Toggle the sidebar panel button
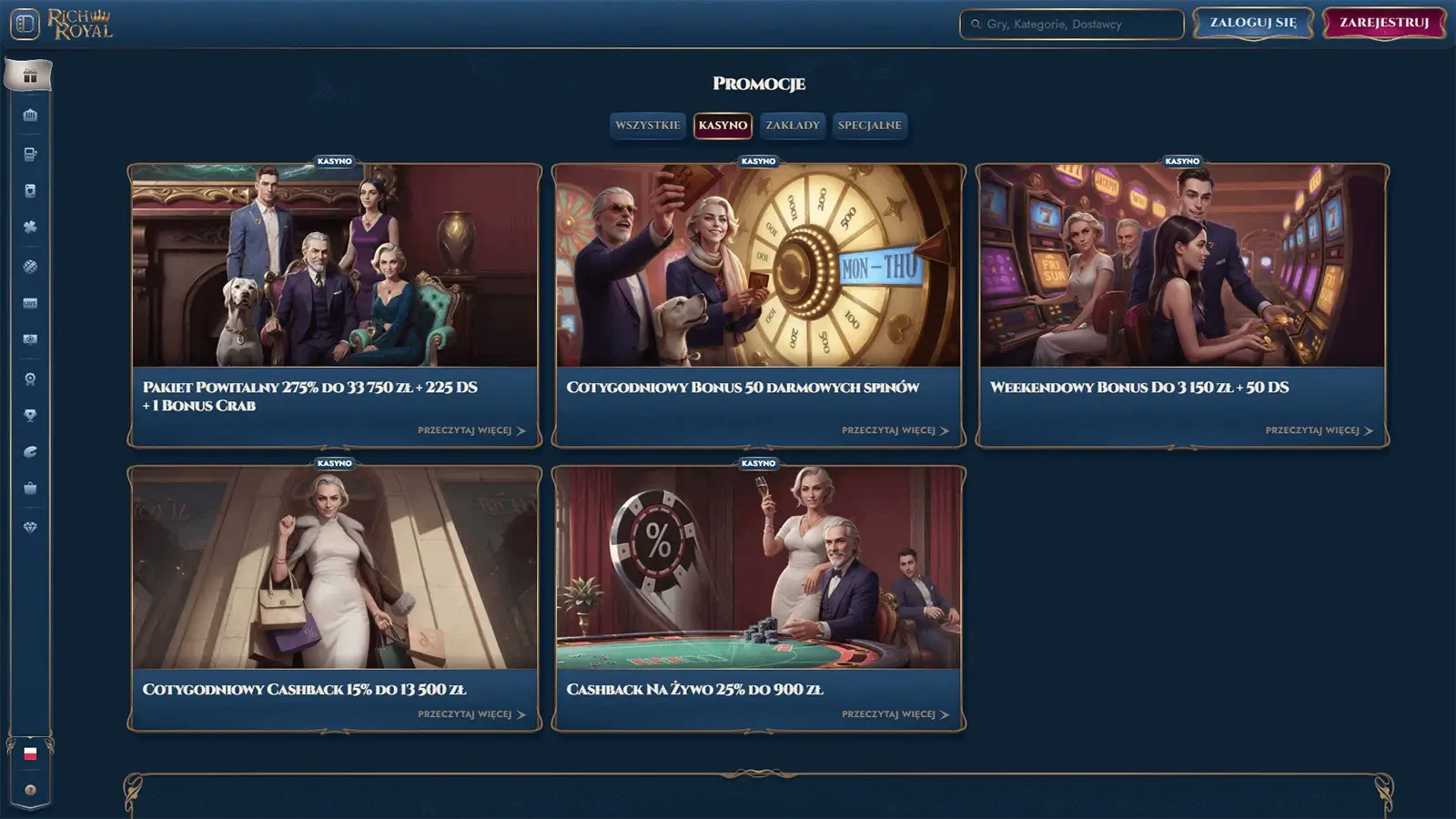 point(25,24)
